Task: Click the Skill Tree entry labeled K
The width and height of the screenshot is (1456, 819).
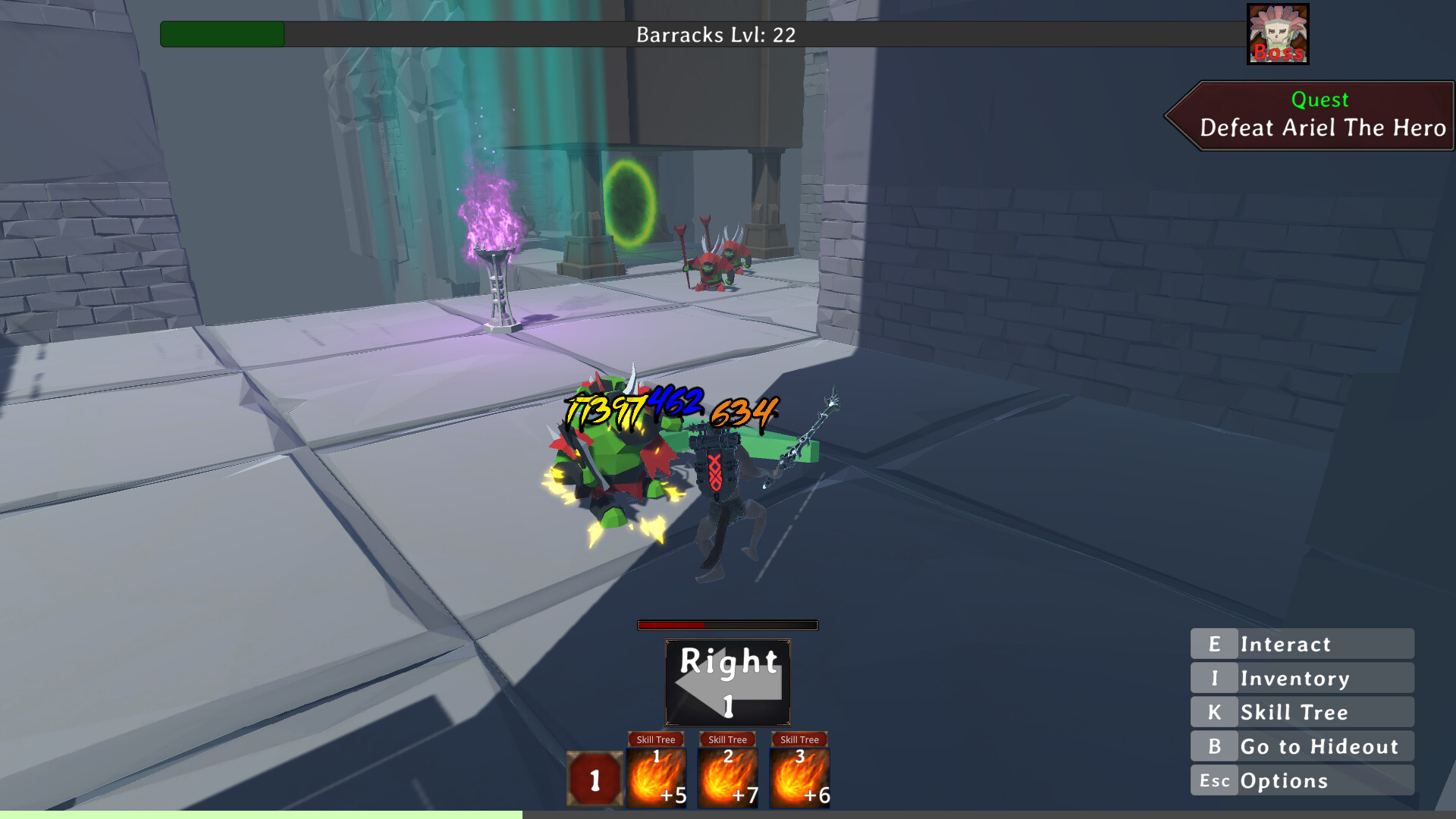Action: [1297, 712]
